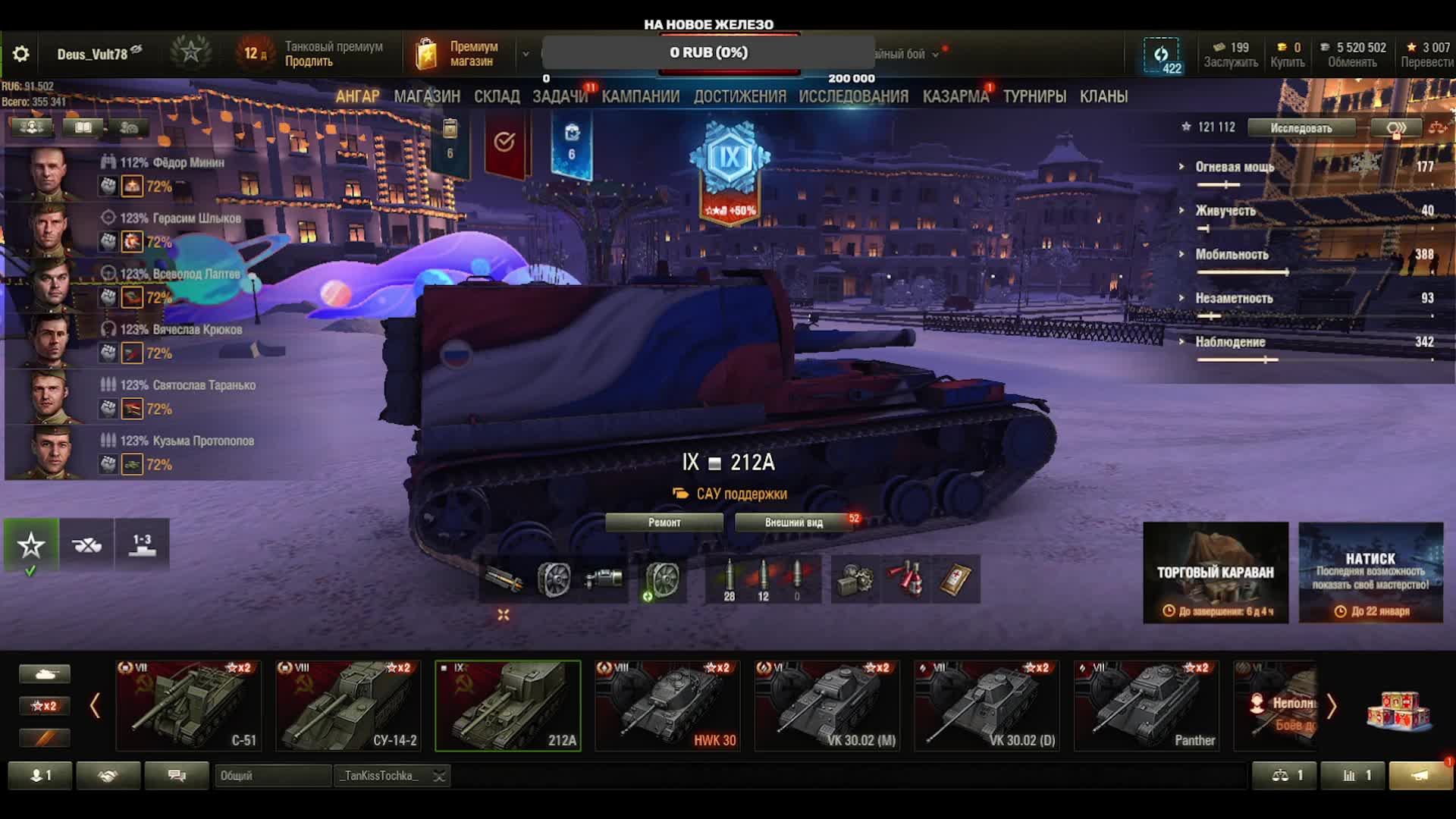
Task: Click the Исследовать button
Action: [x=1301, y=128]
